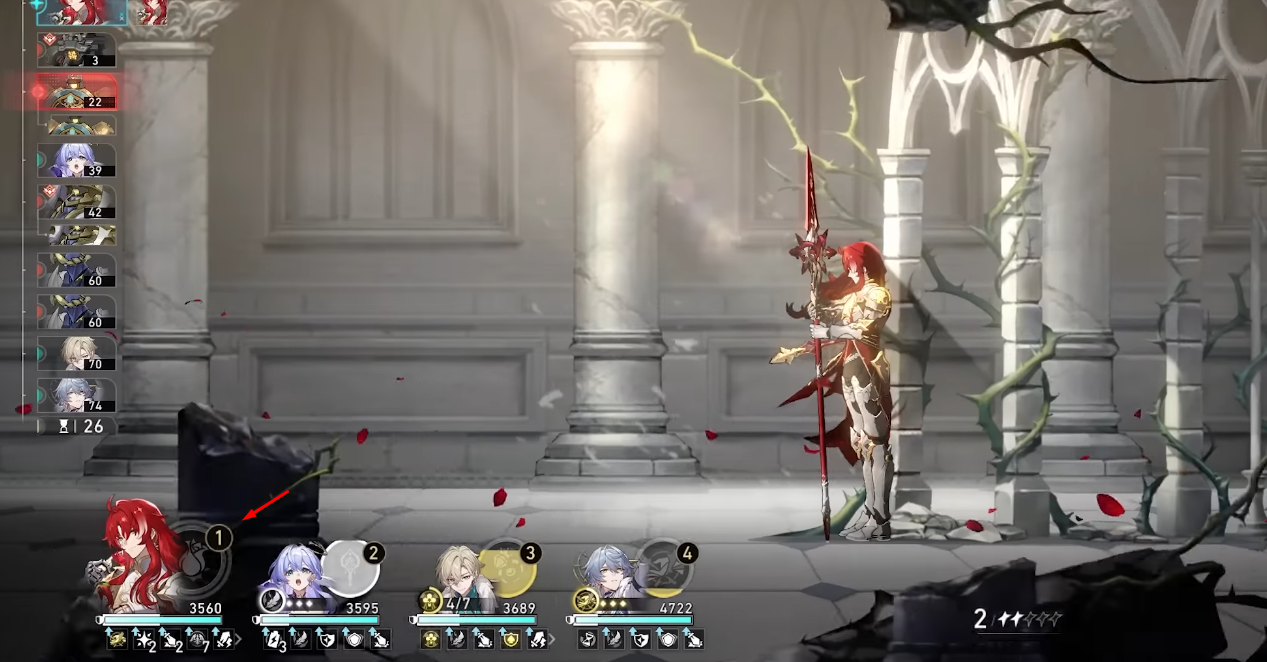
Task: Click the current-turn portrait atop the action order
Action: click(x=82, y=10)
